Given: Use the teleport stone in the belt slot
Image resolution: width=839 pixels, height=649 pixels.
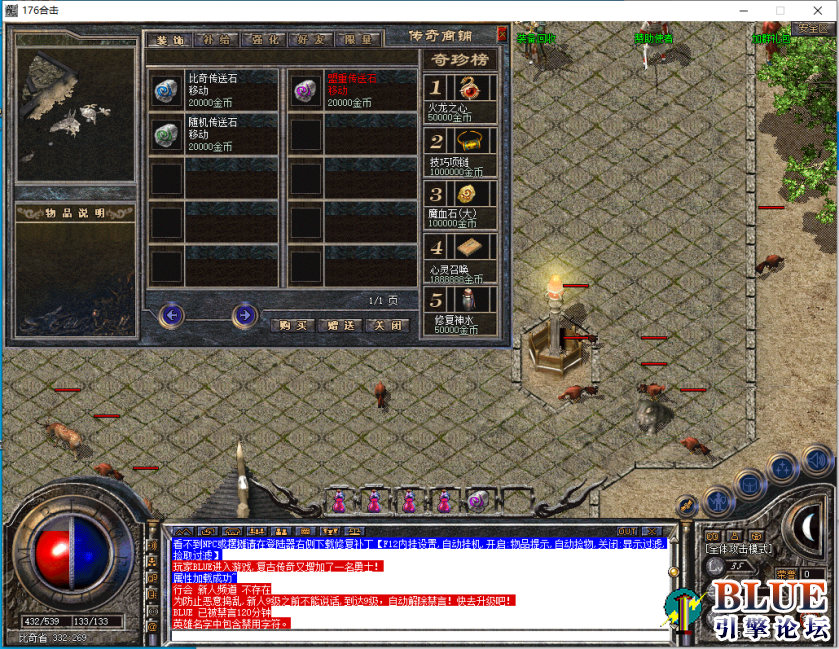Looking at the screenshot, I should coord(477,500).
